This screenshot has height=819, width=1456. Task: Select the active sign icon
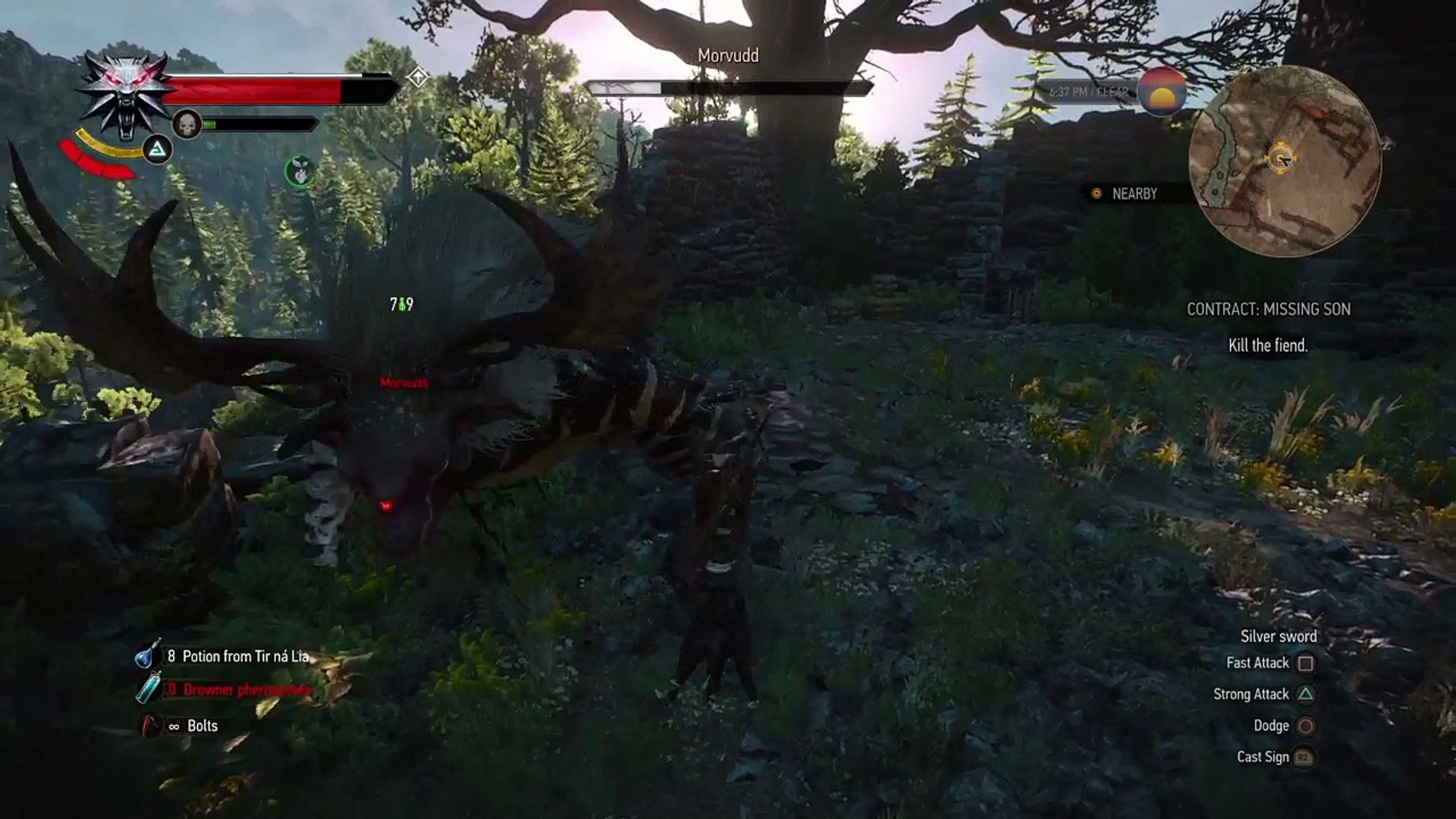point(158,150)
